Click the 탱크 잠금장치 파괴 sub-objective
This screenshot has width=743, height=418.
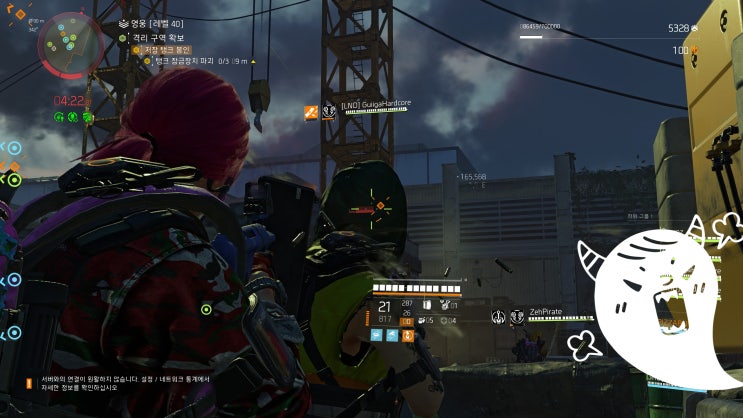point(194,61)
